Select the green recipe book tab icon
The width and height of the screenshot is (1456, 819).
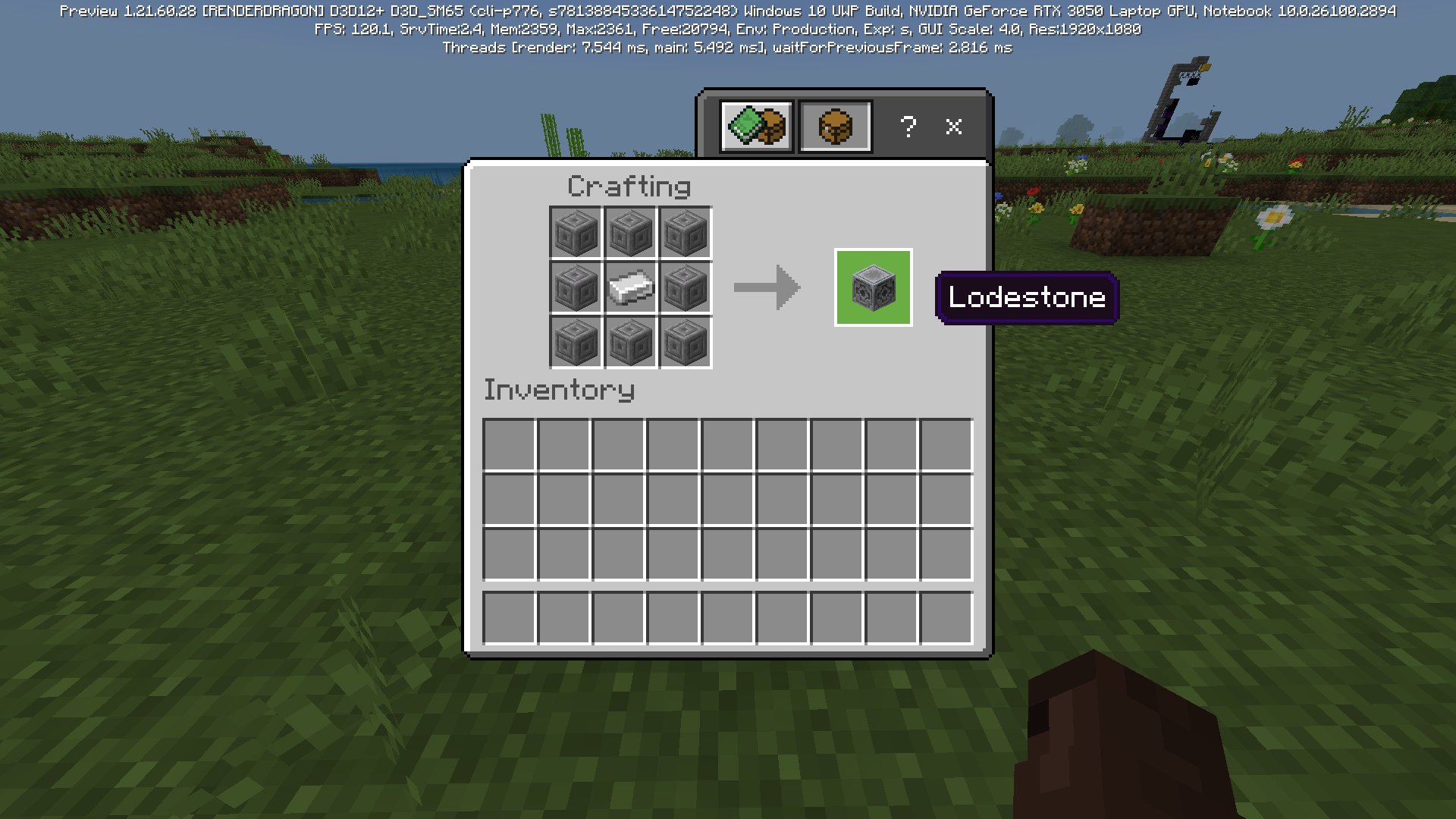[x=756, y=127]
